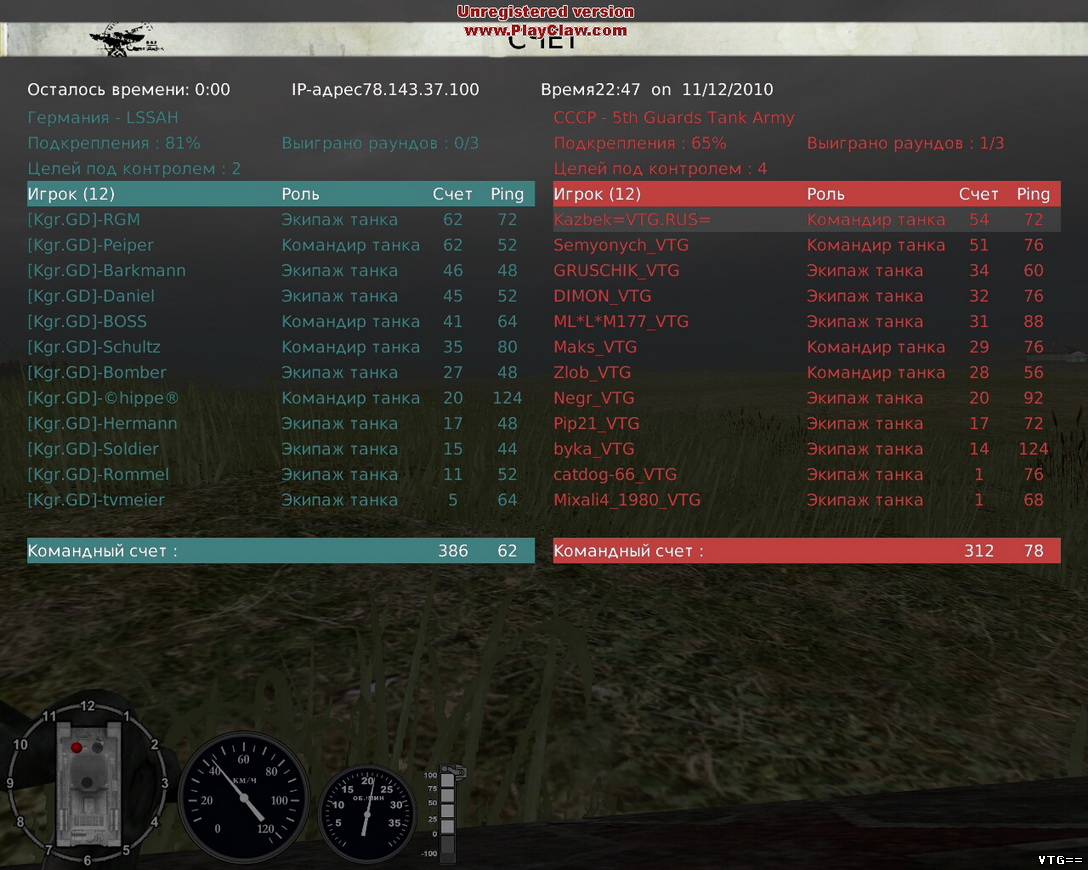
Task: Select player [Kgr.GD]-RGM in the scoreboard
Action: point(84,220)
